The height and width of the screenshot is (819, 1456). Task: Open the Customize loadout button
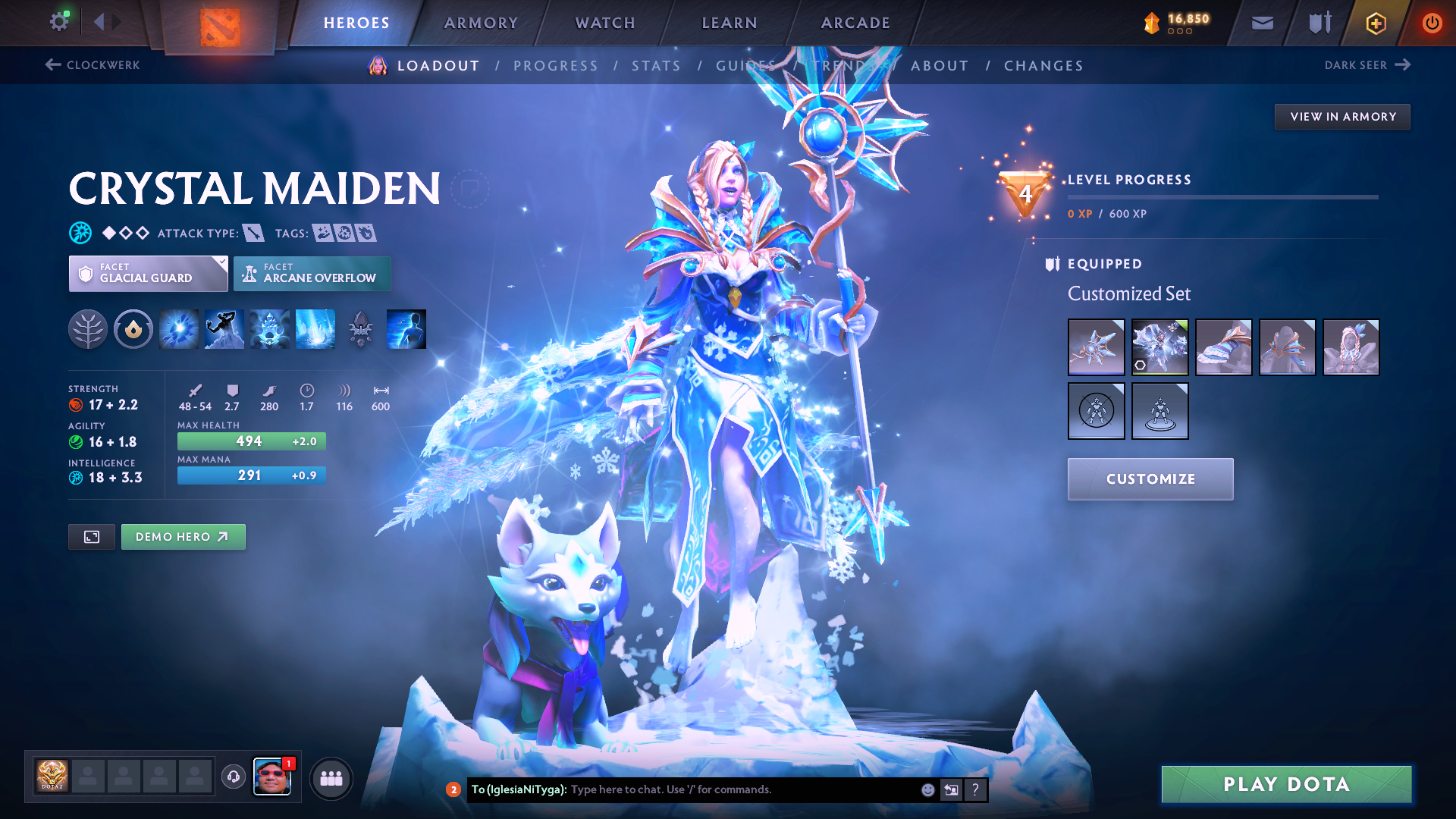coord(1150,479)
